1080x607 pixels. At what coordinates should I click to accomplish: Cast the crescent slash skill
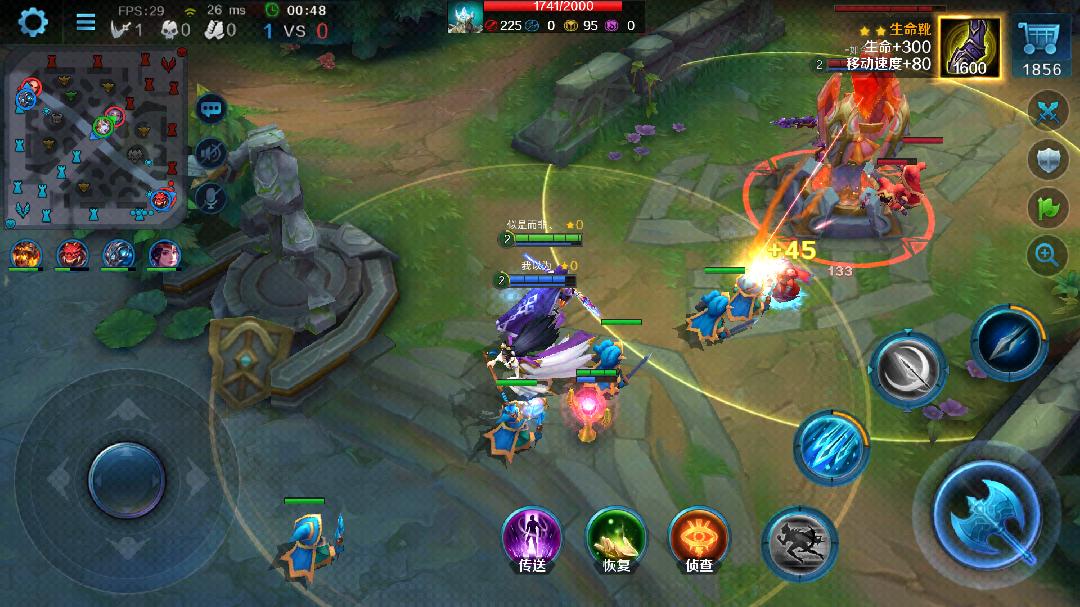pyautogui.click(x=907, y=369)
